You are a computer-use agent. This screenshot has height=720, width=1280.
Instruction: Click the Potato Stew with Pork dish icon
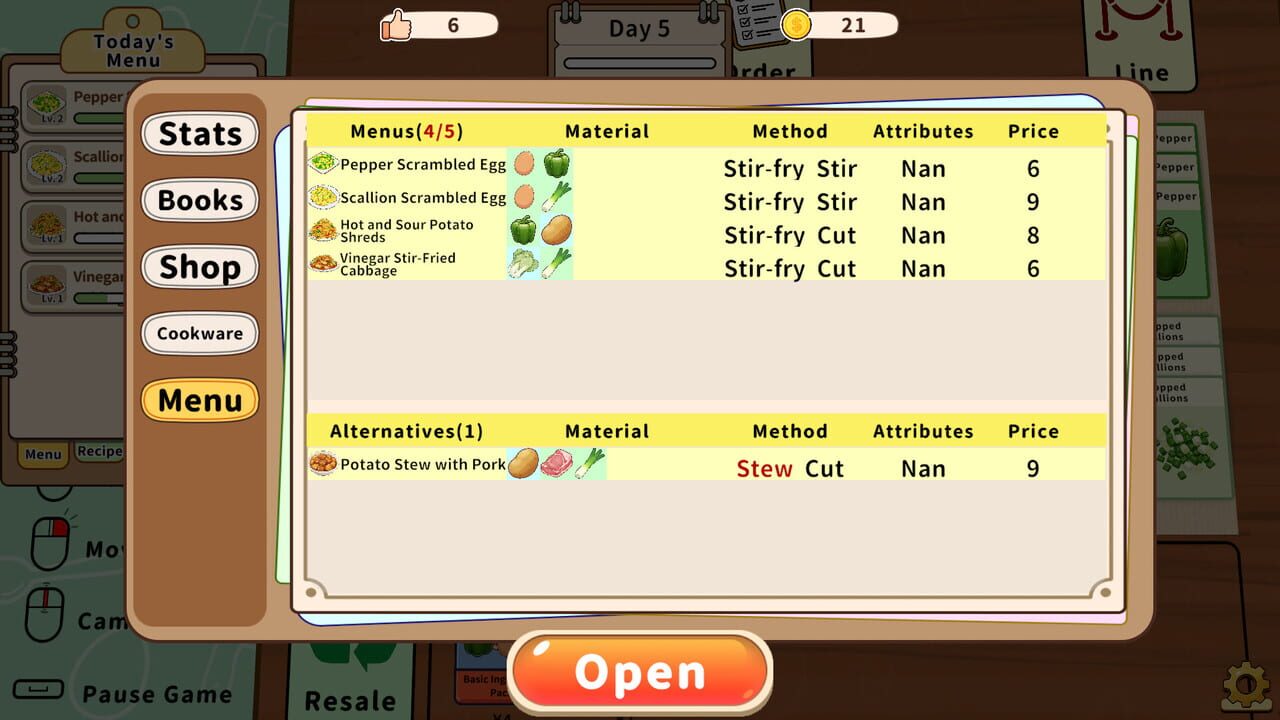coord(322,465)
